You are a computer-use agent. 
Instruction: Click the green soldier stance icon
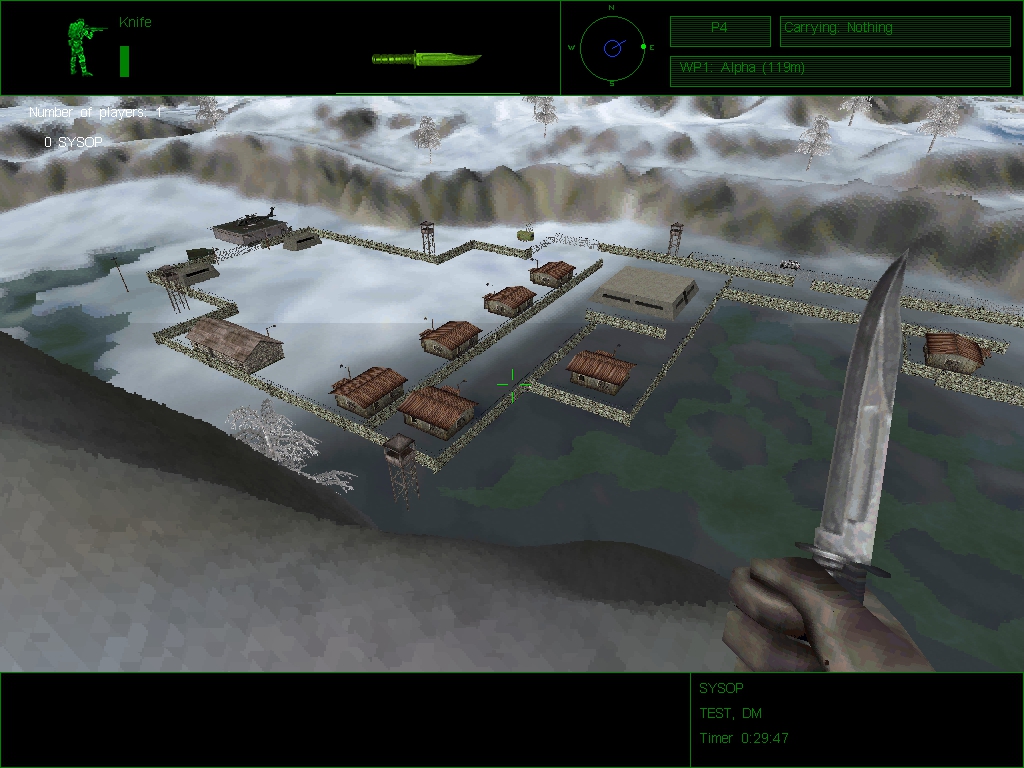tap(81, 47)
